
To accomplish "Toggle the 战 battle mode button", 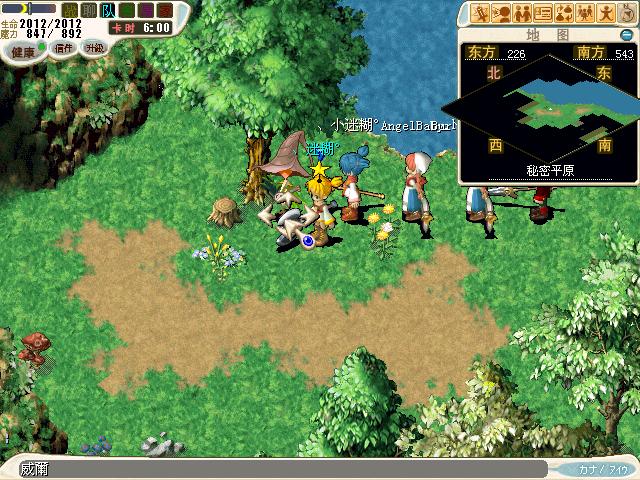I will click(70, 11).
